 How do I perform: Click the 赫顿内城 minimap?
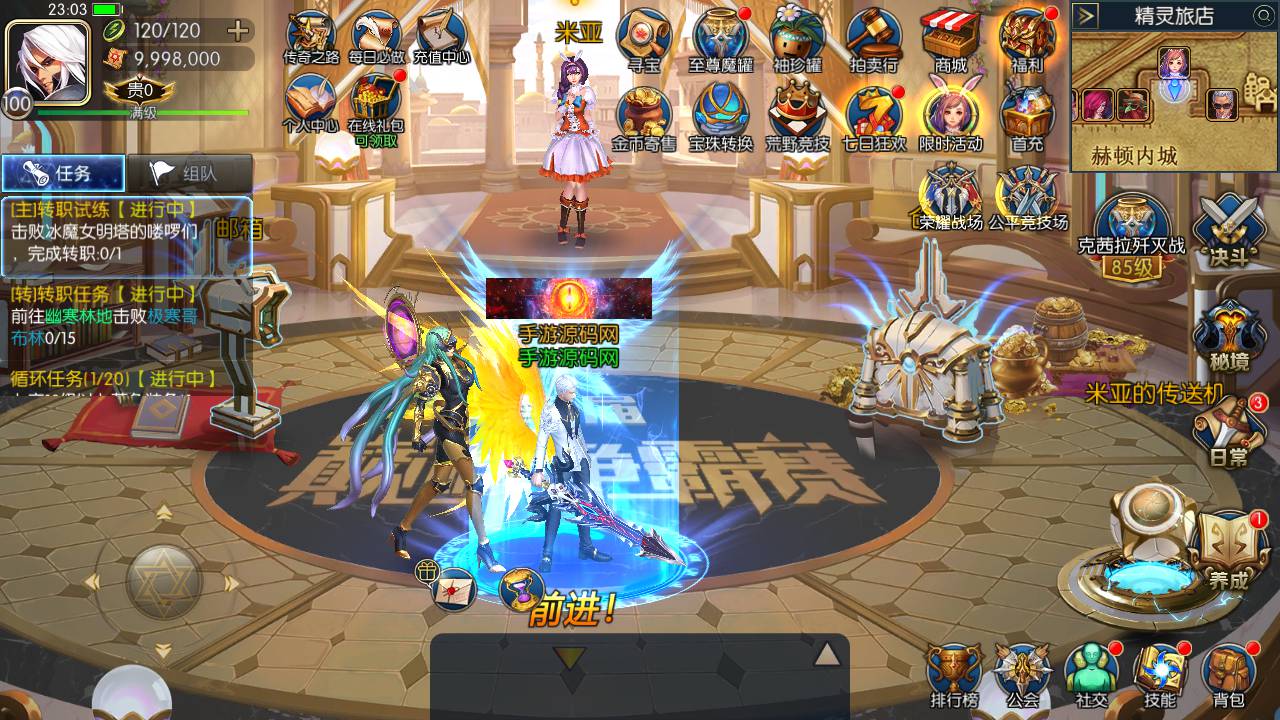click(x=1174, y=98)
